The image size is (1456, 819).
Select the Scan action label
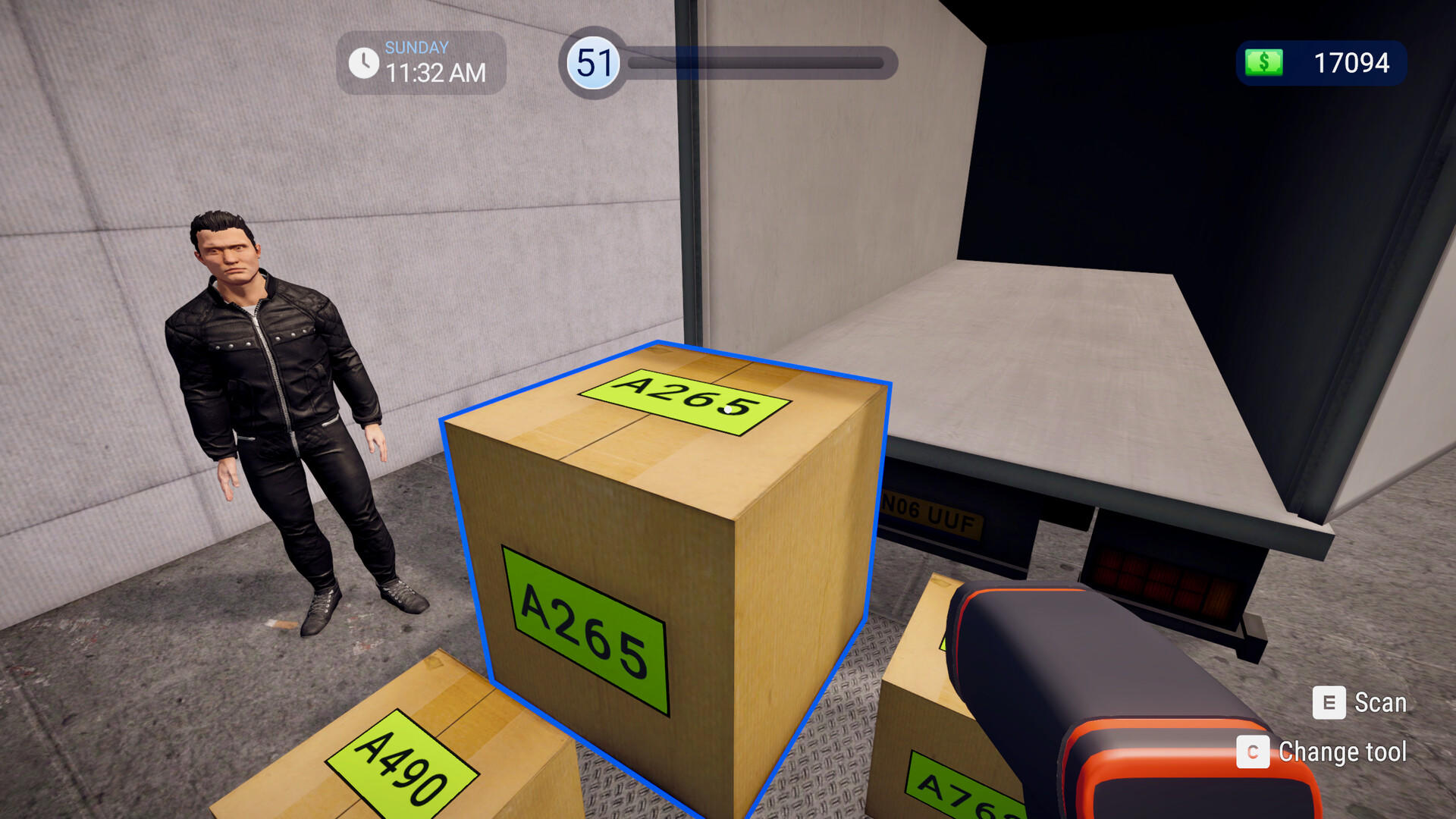(1382, 704)
